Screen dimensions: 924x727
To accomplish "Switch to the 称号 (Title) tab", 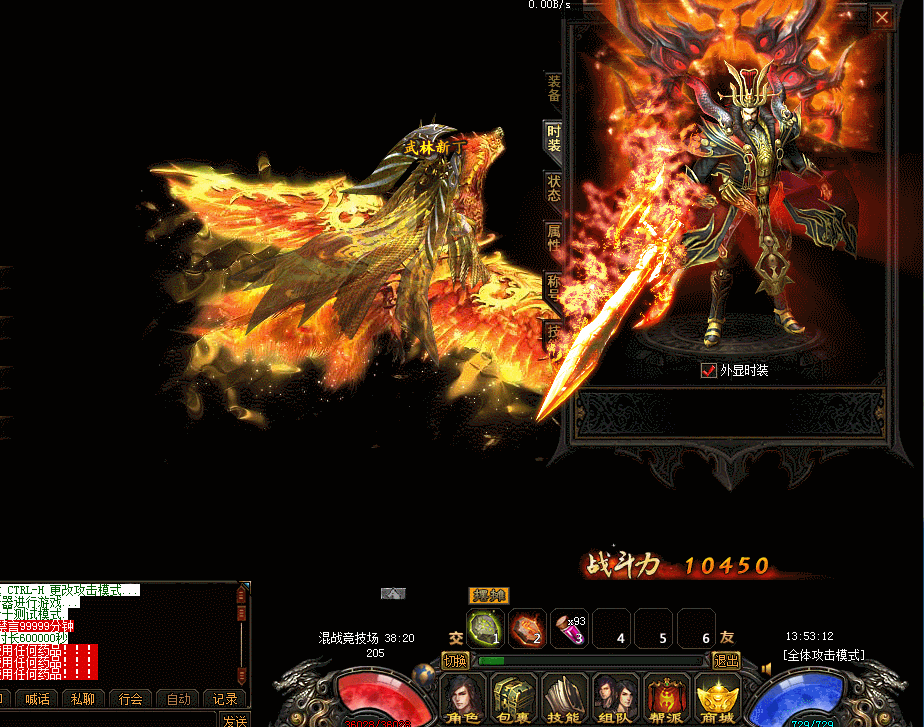I will [x=553, y=288].
